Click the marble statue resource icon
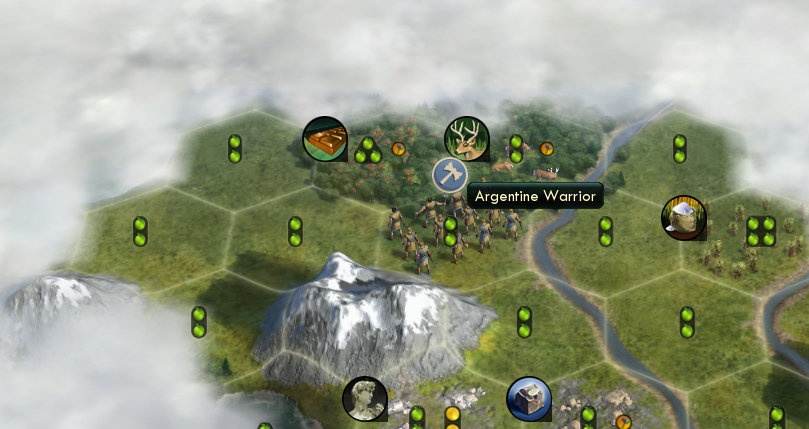The image size is (809, 429). pos(364,398)
